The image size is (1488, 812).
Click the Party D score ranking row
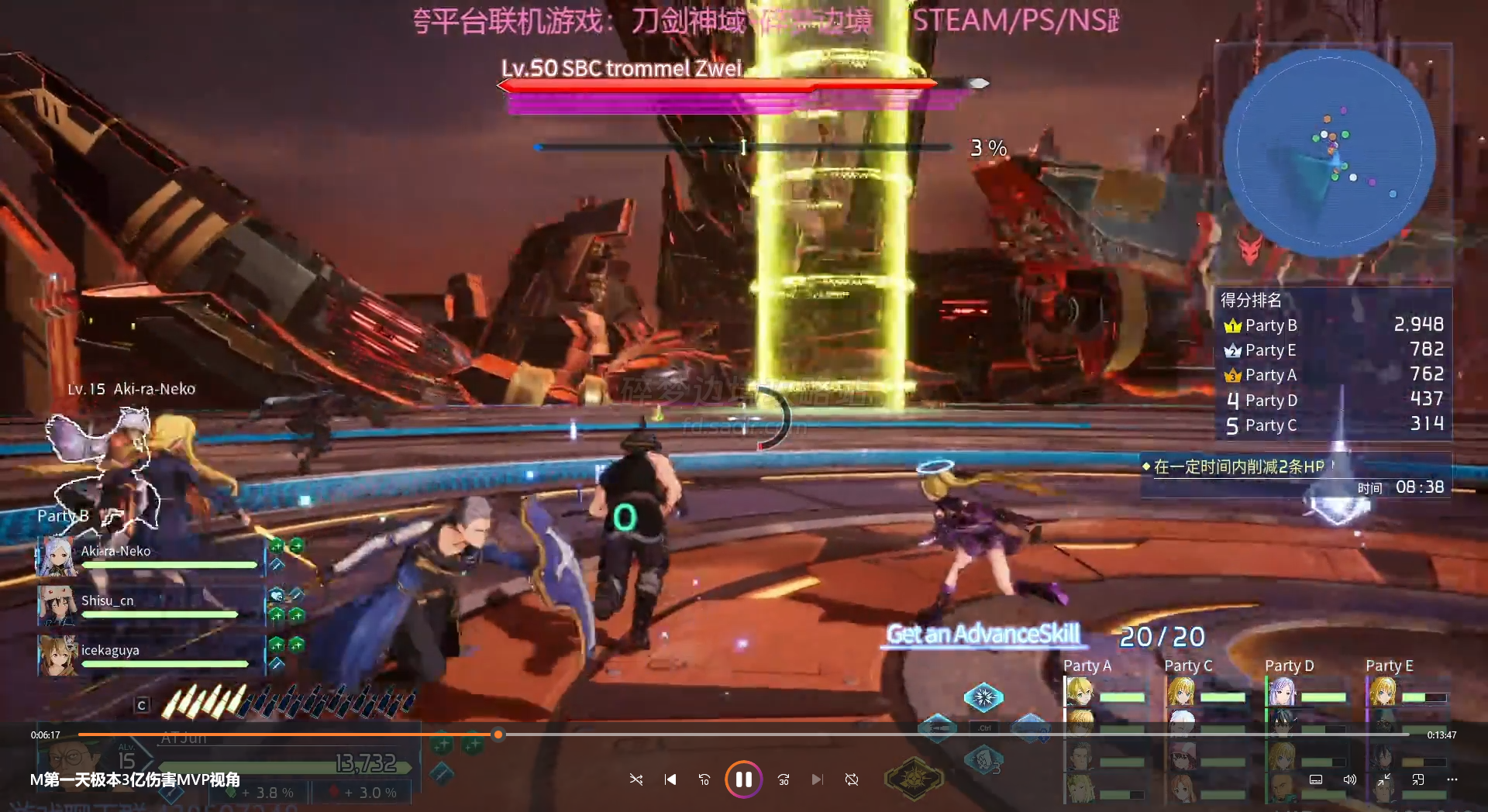click(1333, 400)
